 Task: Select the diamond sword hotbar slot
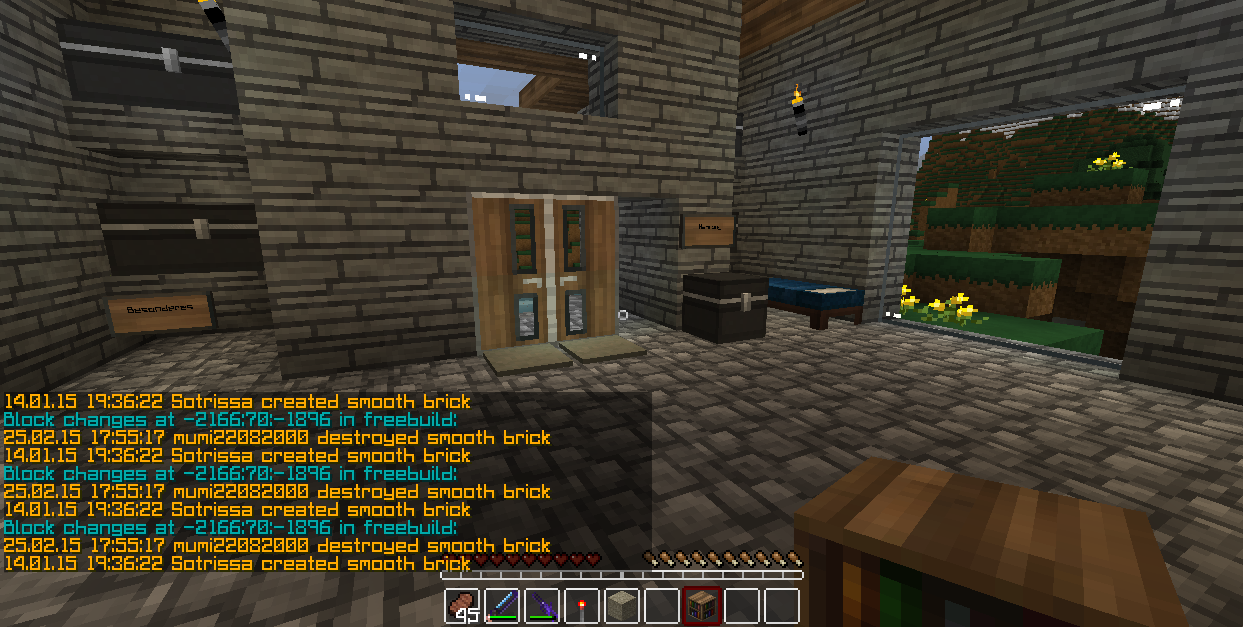(x=502, y=606)
